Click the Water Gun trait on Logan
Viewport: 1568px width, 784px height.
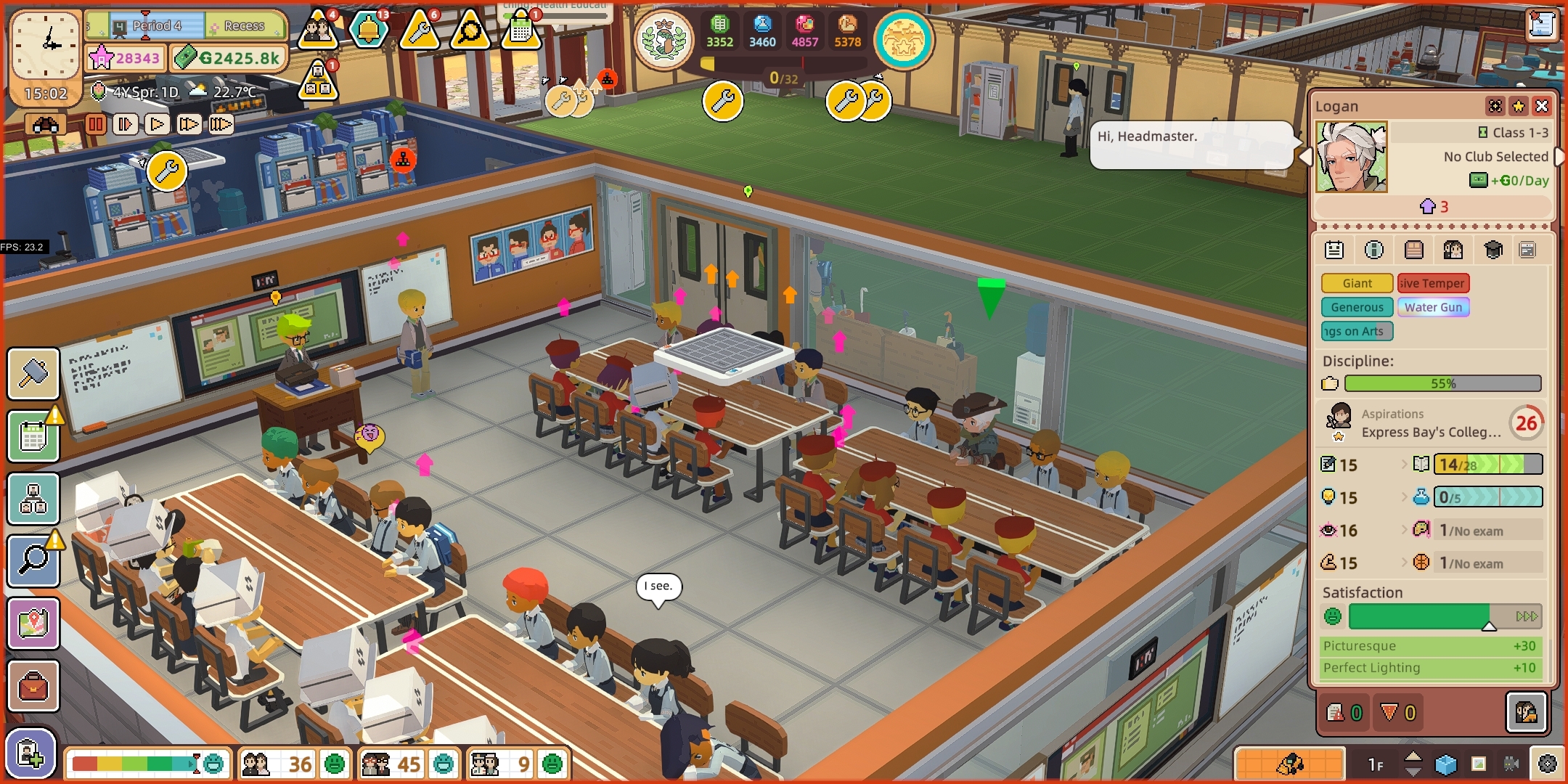pyautogui.click(x=1434, y=307)
